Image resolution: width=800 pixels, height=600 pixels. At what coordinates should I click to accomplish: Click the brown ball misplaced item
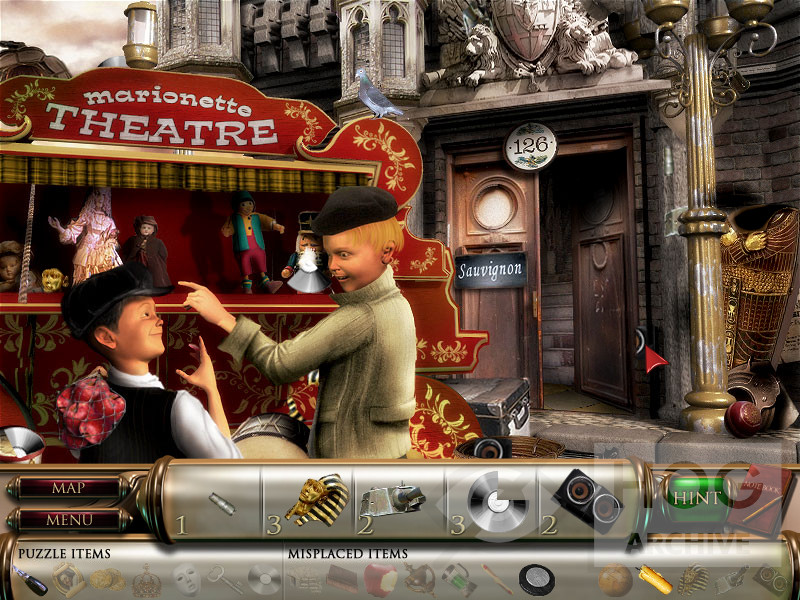tap(613, 578)
